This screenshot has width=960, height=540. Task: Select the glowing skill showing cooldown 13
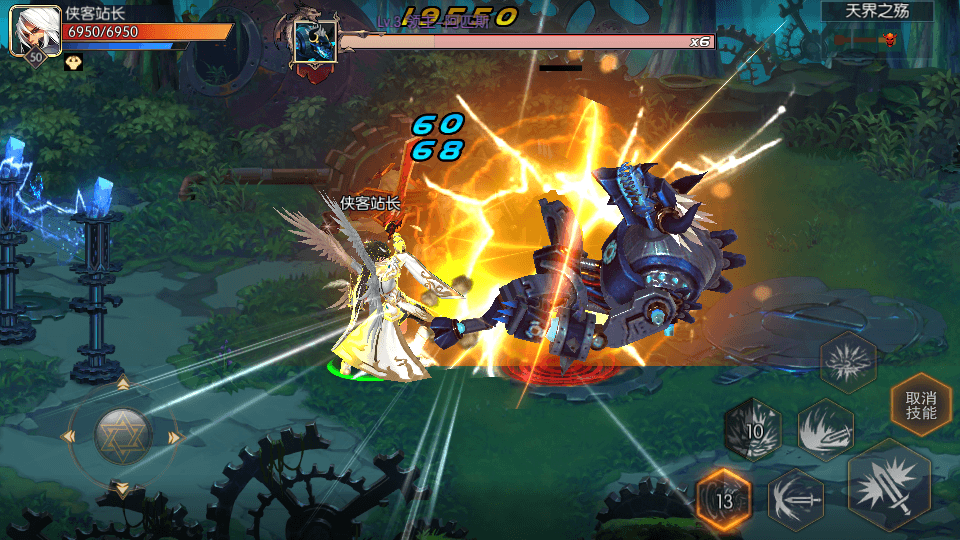point(724,497)
